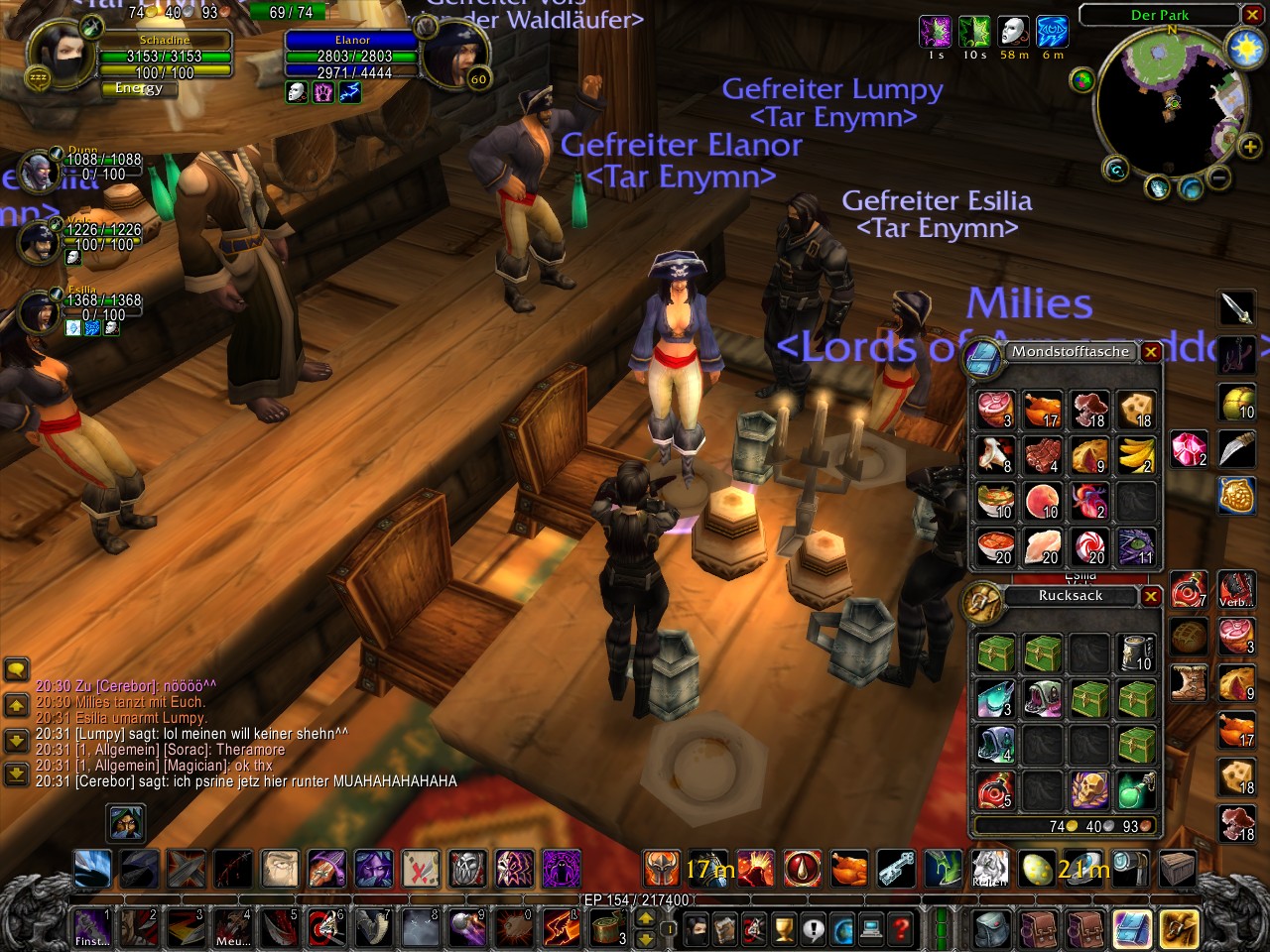Open the Rucksack backpack icon in the bag bar
Viewport: 1270px width, 952px height.
pos(991,930)
